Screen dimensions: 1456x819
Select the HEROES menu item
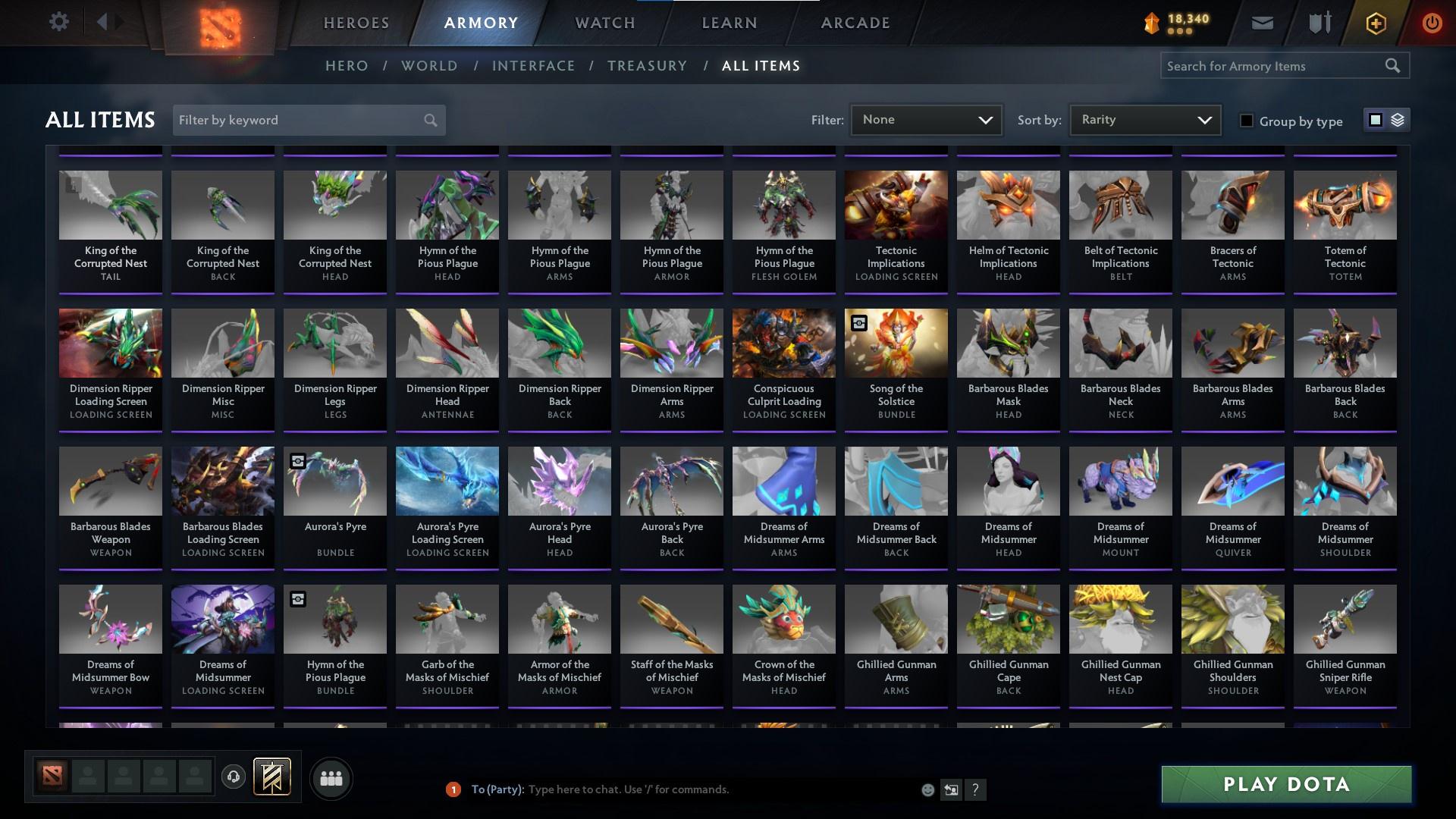(356, 23)
